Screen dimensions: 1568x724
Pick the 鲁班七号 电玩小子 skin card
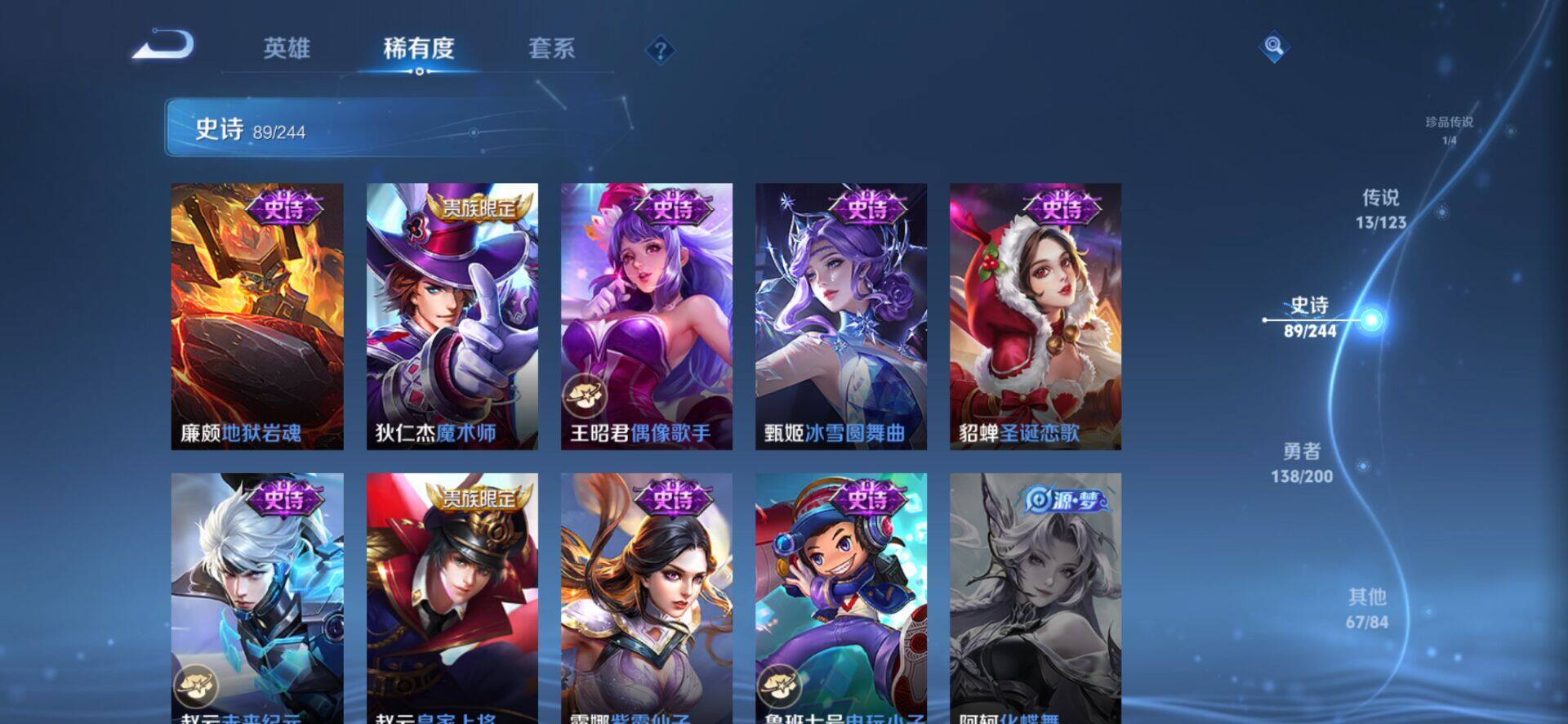coord(840,598)
